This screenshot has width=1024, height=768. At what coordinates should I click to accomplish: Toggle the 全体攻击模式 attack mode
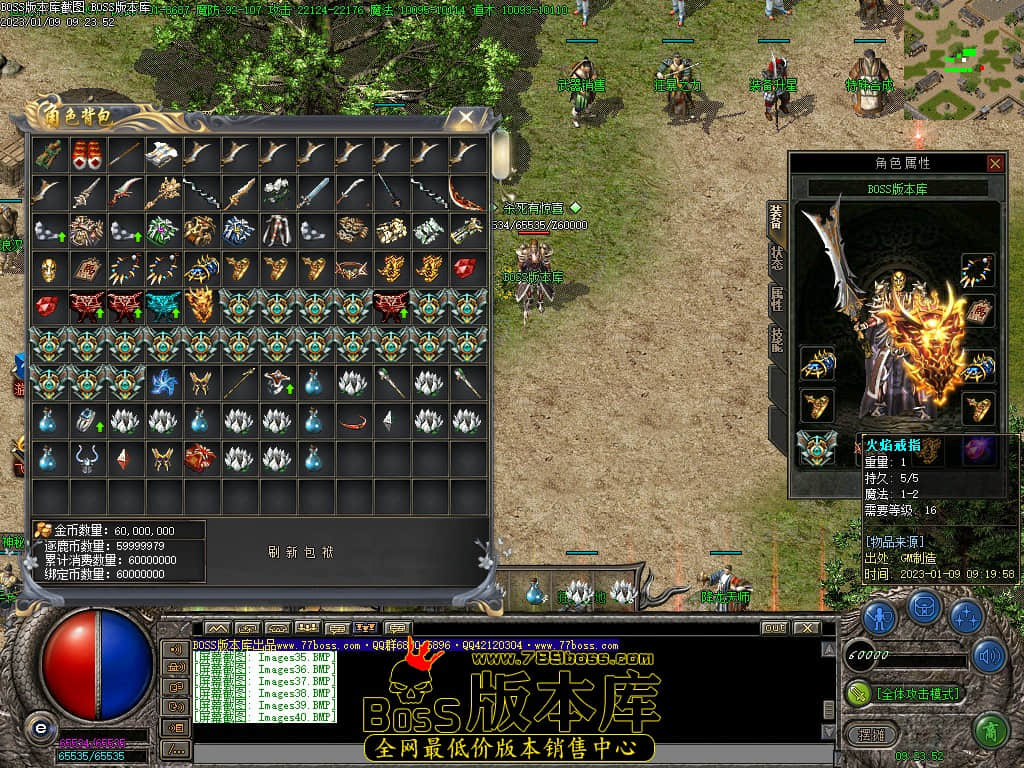pos(906,693)
